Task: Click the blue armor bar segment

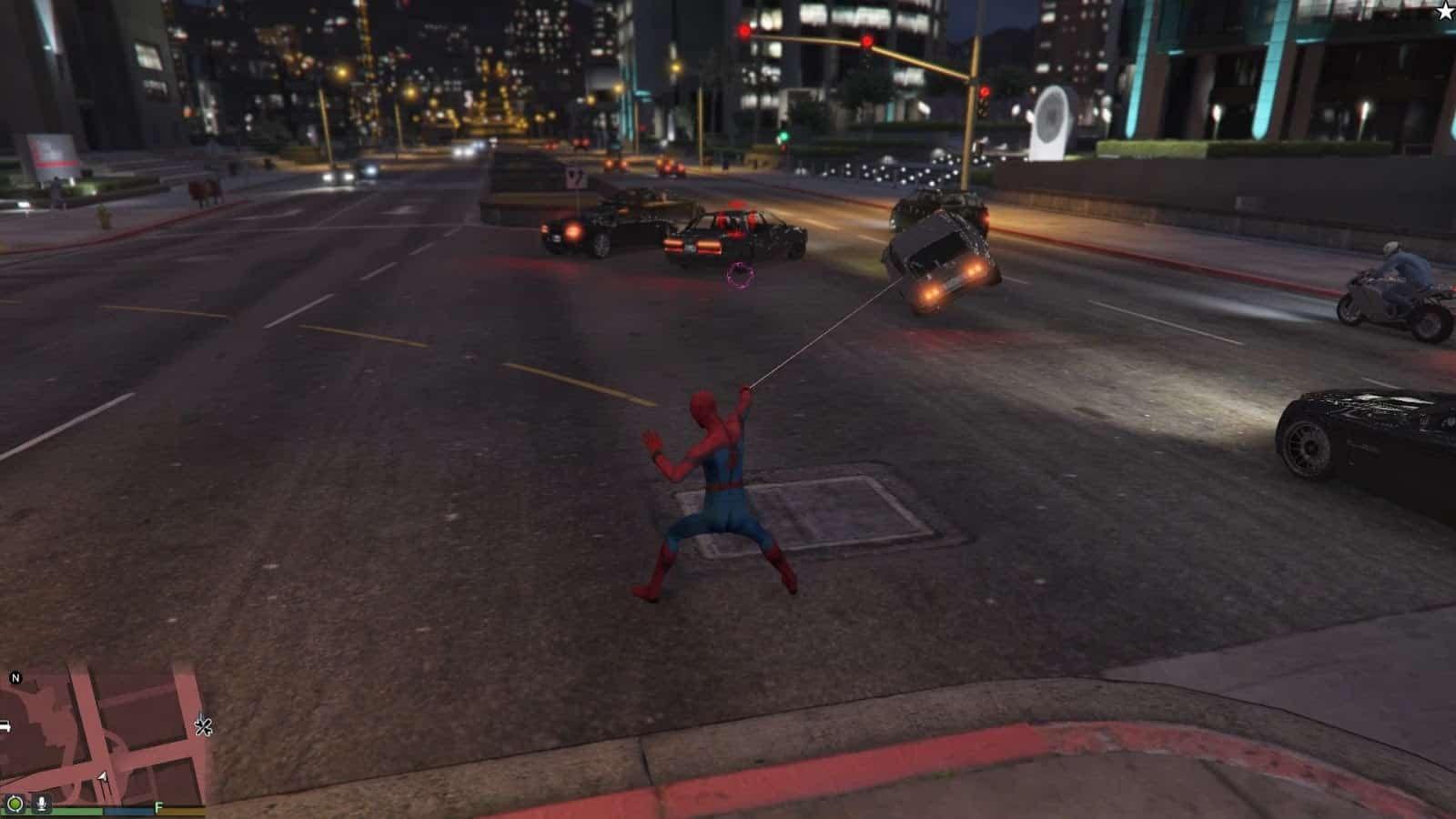Action: tap(129, 810)
